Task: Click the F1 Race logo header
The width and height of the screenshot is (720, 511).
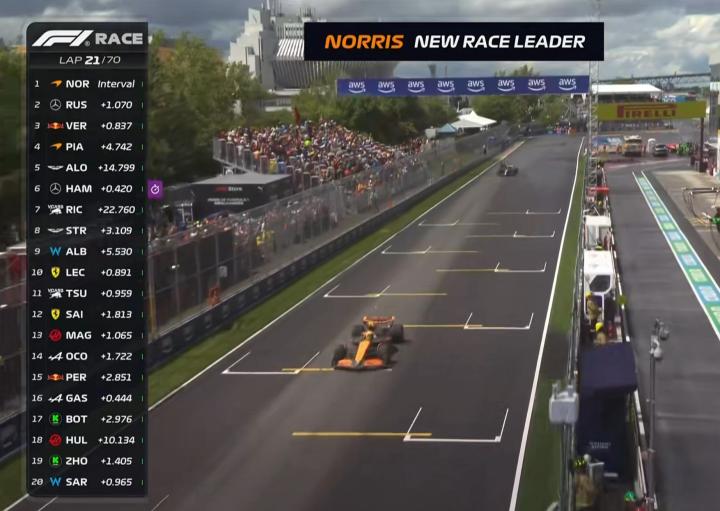Action: [x=87, y=39]
